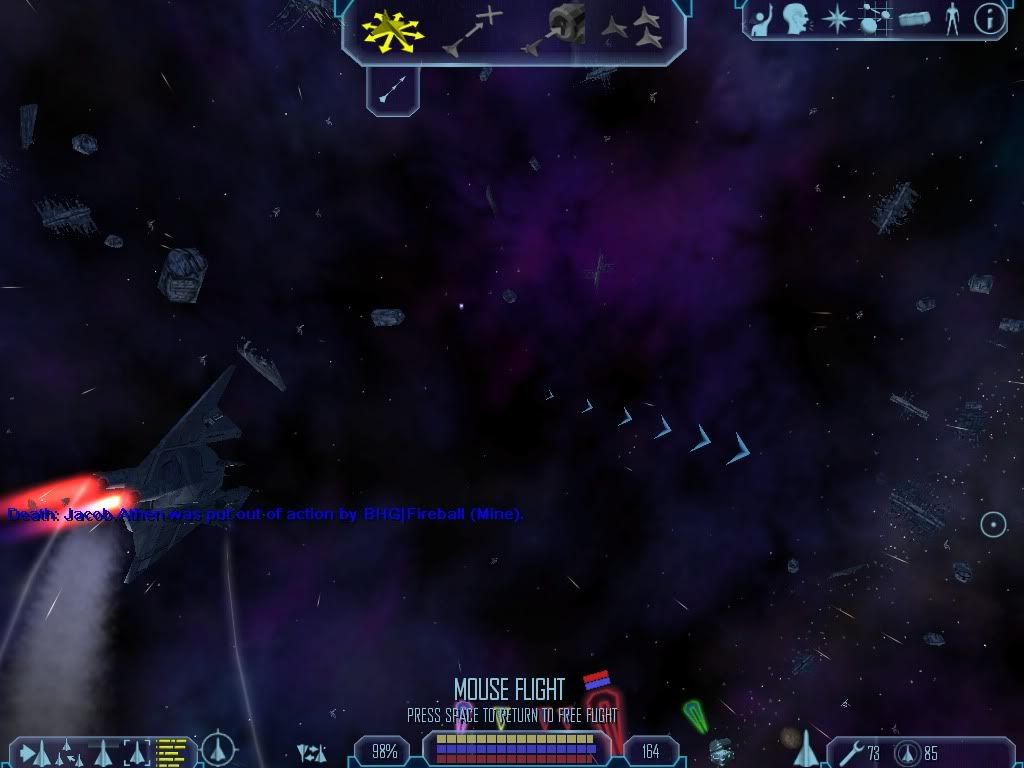Click the formation swap ships icon

point(311,752)
